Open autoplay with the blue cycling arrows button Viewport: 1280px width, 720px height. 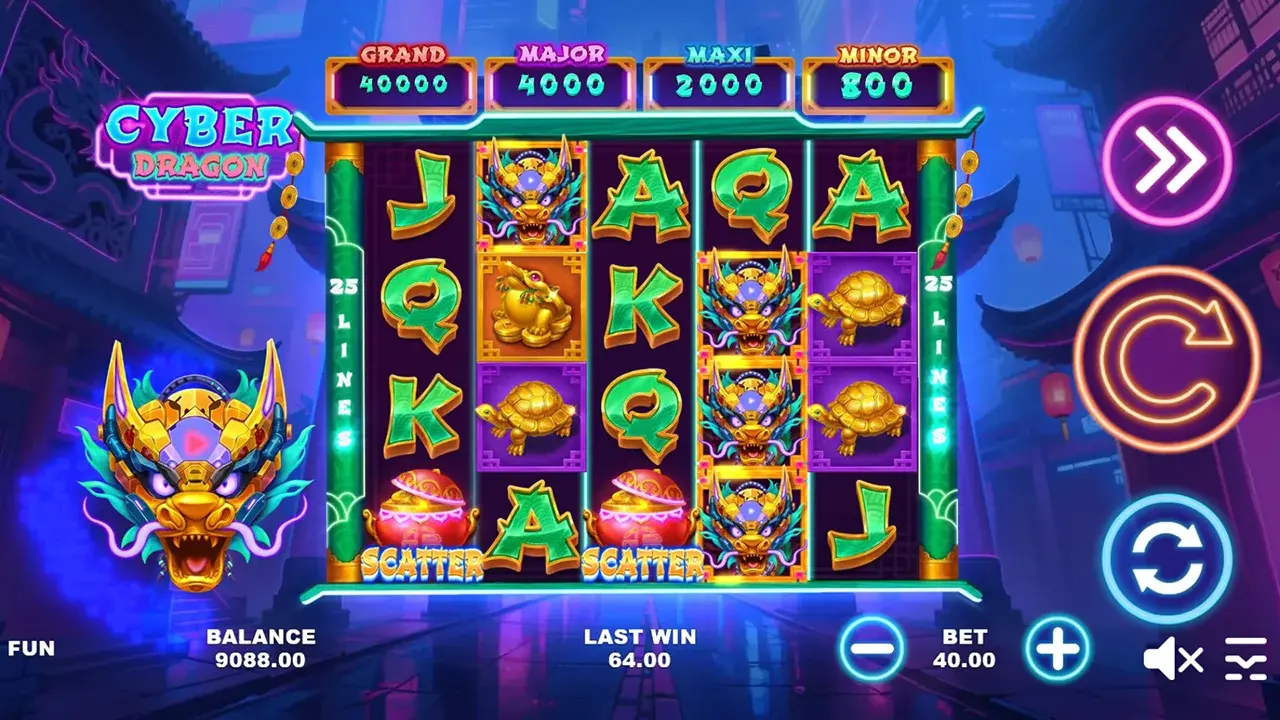pos(1166,559)
